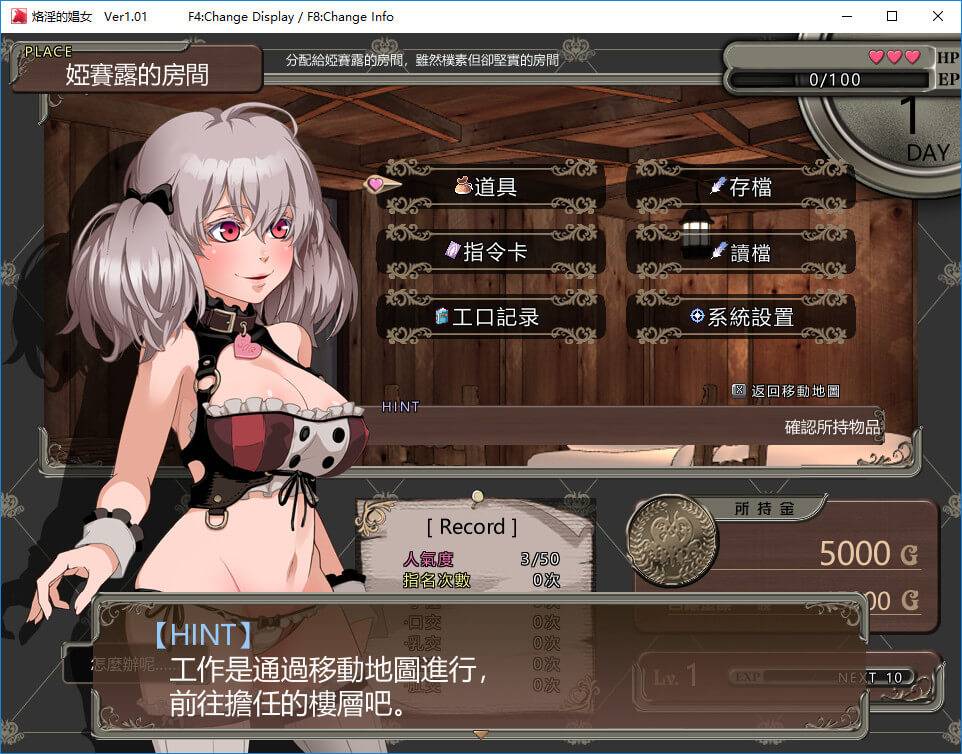Minimize the game window
The height and width of the screenshot is (754, 962).
tap(846, 16)
